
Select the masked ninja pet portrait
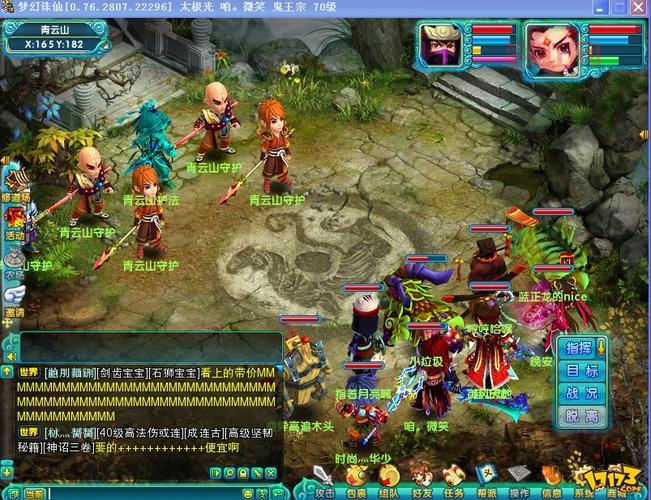tap(443, 44)
